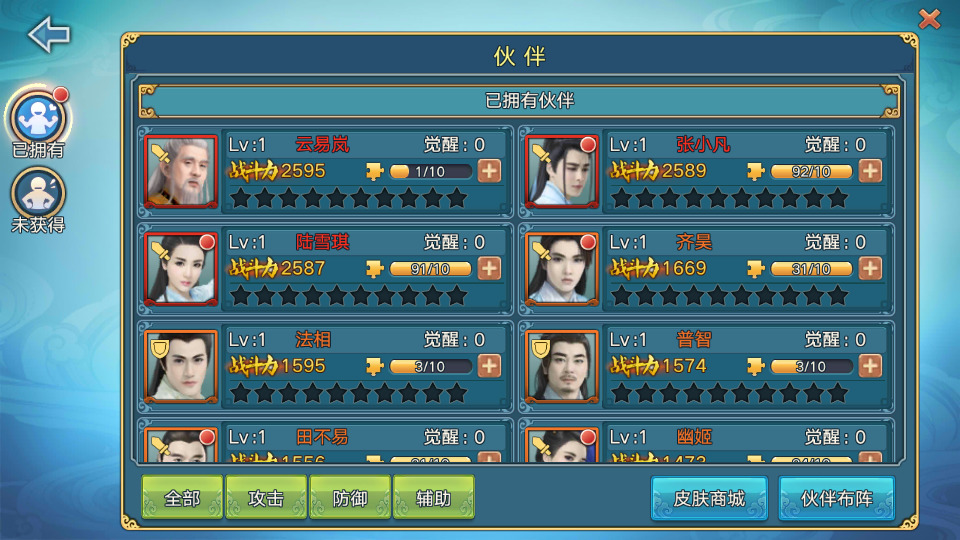This screenshot has width=960, height=540.
Task: Filter partners by 辅助
Action: [433, 498]
